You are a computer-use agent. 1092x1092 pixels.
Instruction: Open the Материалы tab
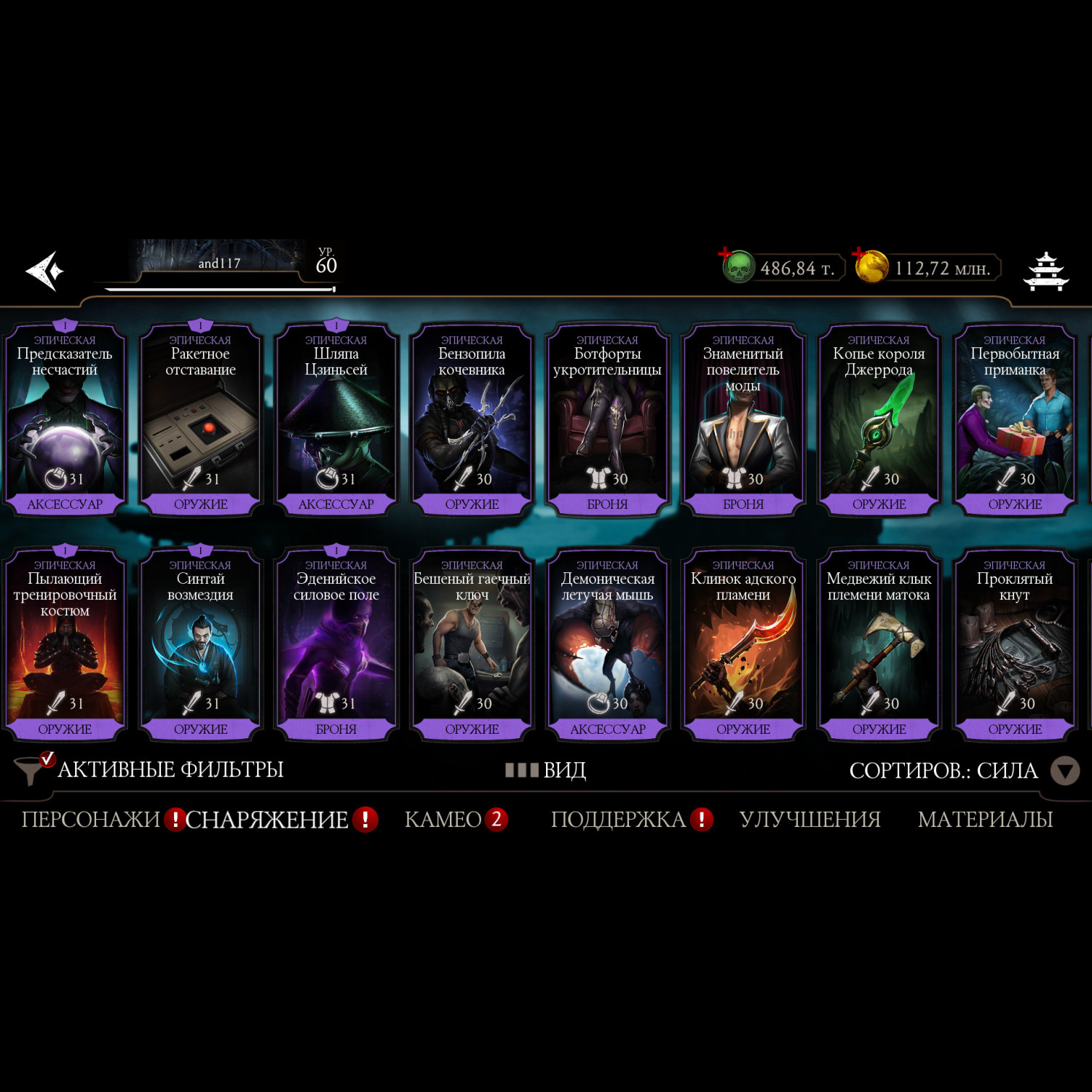(985, 820)
